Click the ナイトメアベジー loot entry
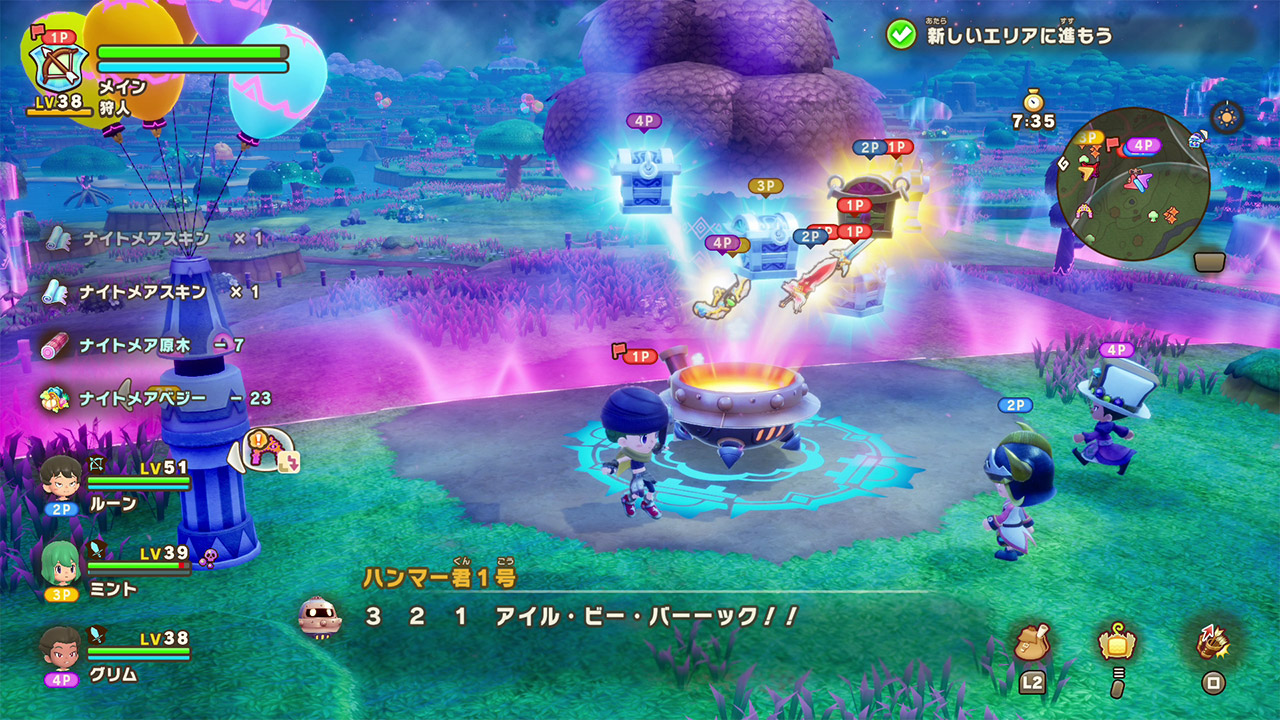1280x720 pixels. (155, 398)
